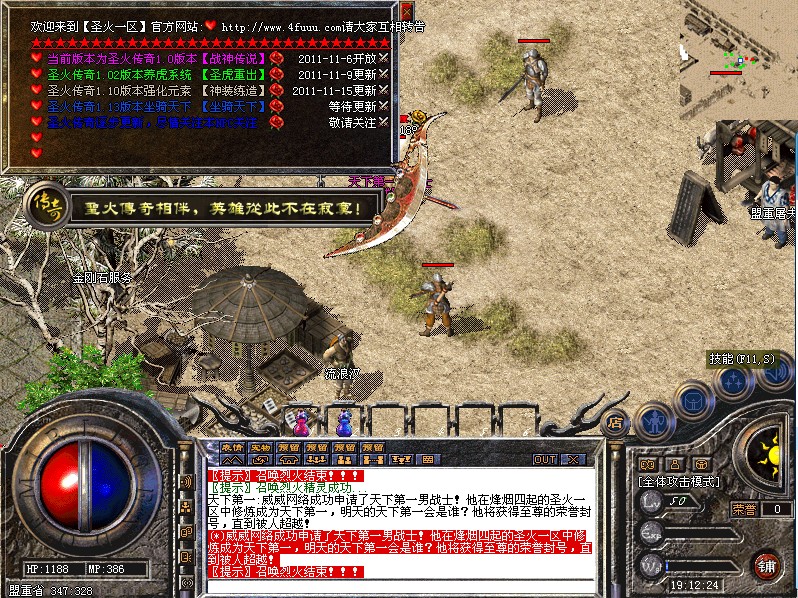Open the red 铺 stall button
This screenshot has height=598, width=798.
(x=767, y=564)
